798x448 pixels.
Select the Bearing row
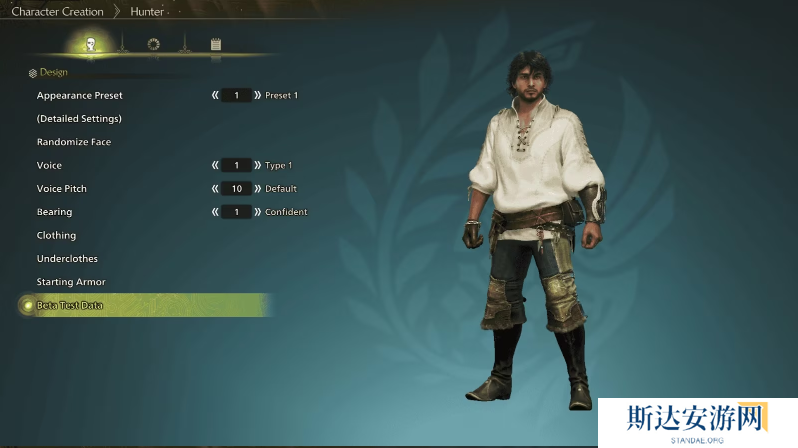click(x=54, y=212)
